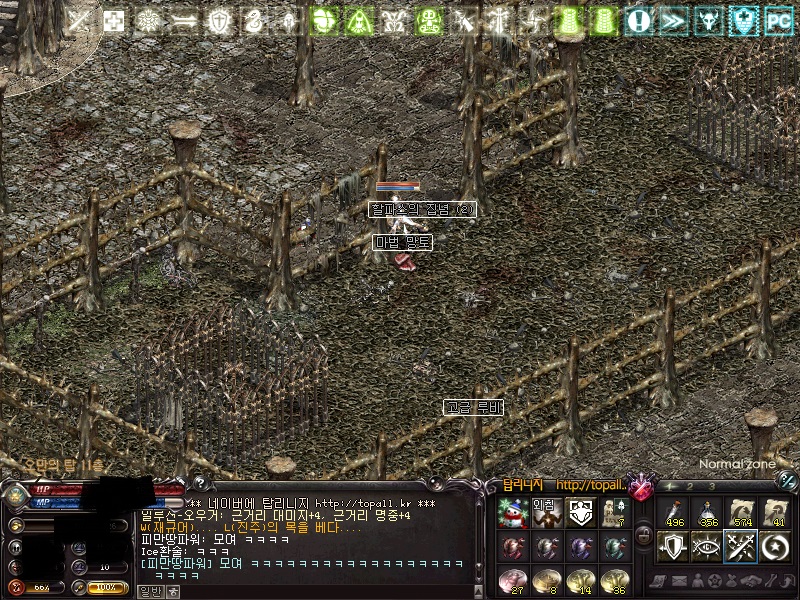Switch to hotbar page 2
800x600 pixels.
690,487
